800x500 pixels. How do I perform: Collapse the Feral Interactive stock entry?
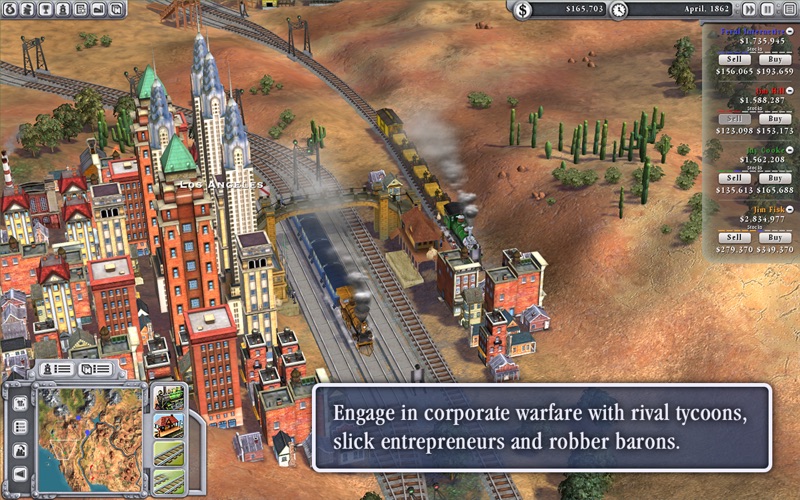point(790,31)
